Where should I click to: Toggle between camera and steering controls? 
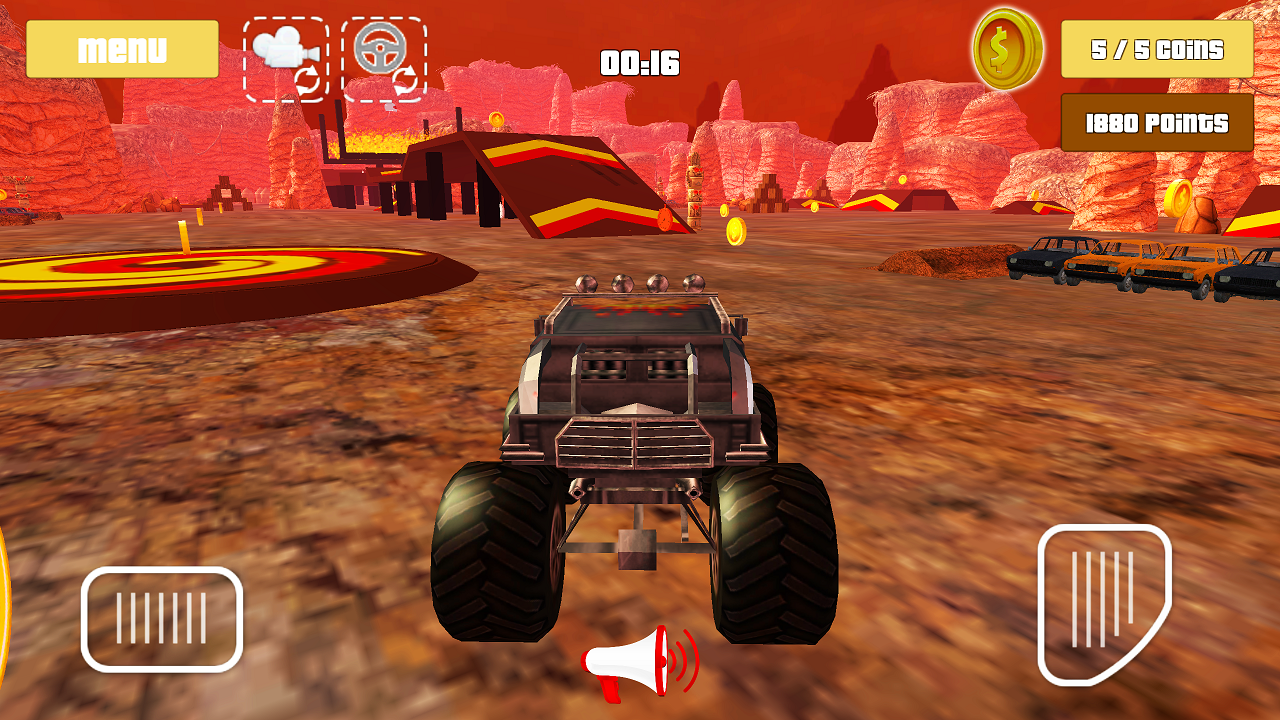pos(335,55)
